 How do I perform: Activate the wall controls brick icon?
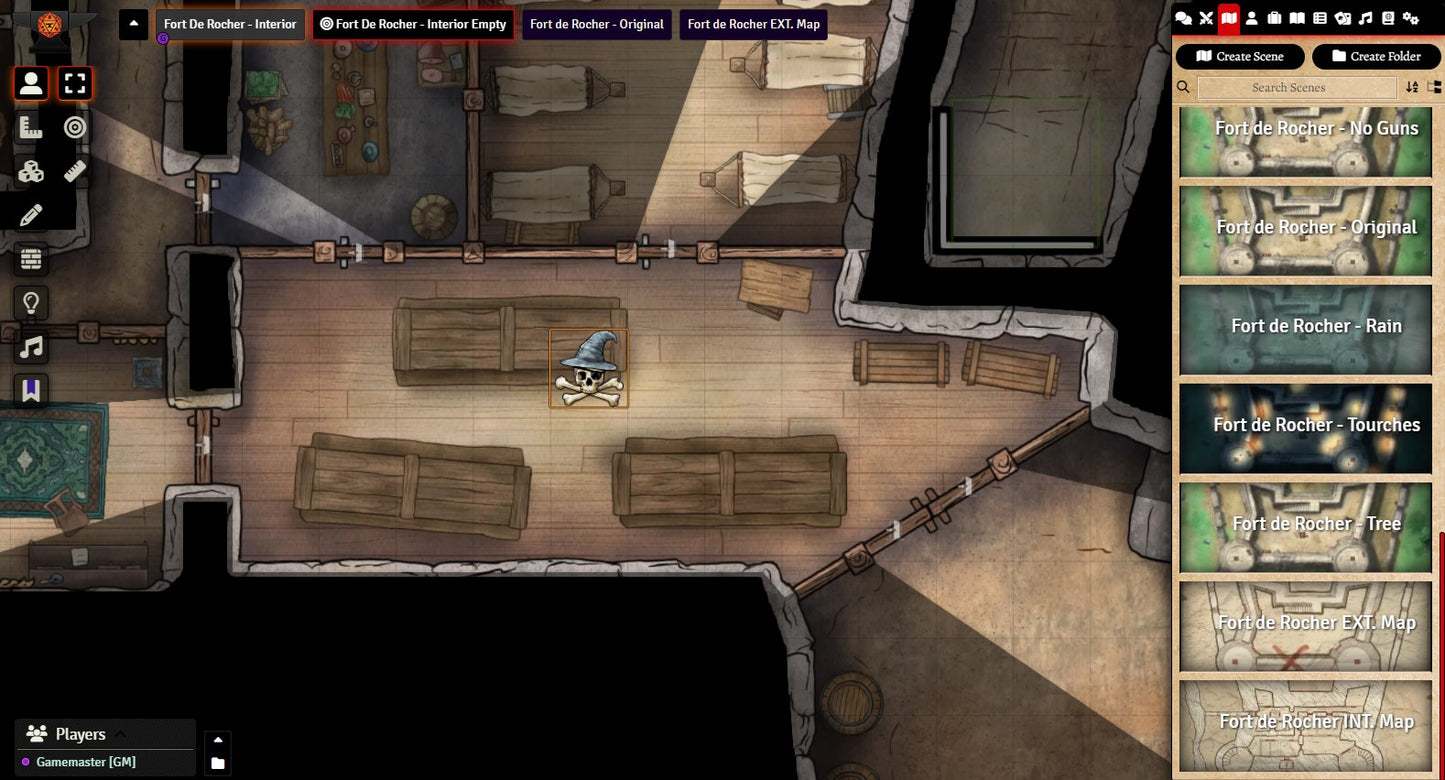click(x=31, y=259)
